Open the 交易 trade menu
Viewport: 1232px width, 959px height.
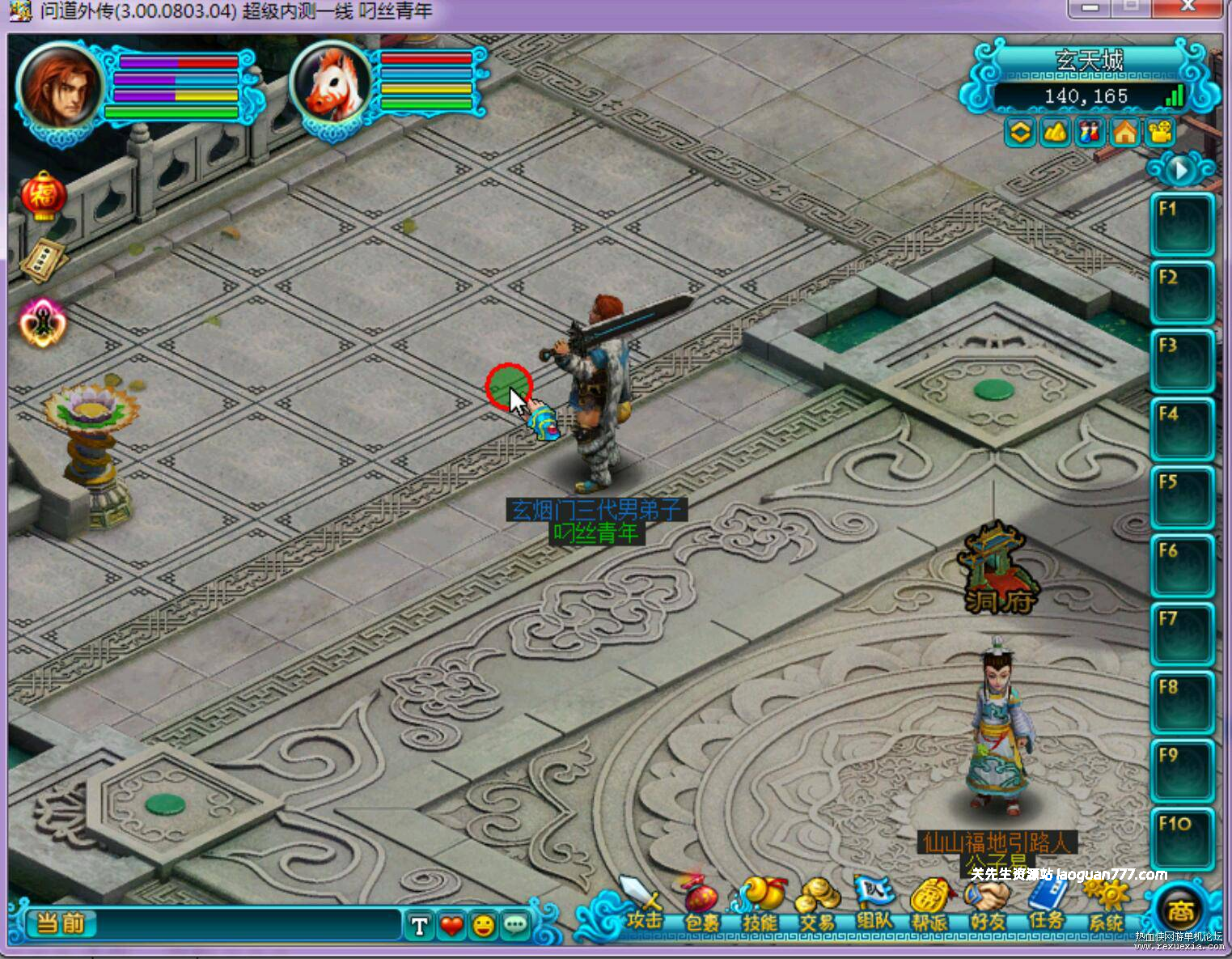pyautogui.click(x=816, y=903)
